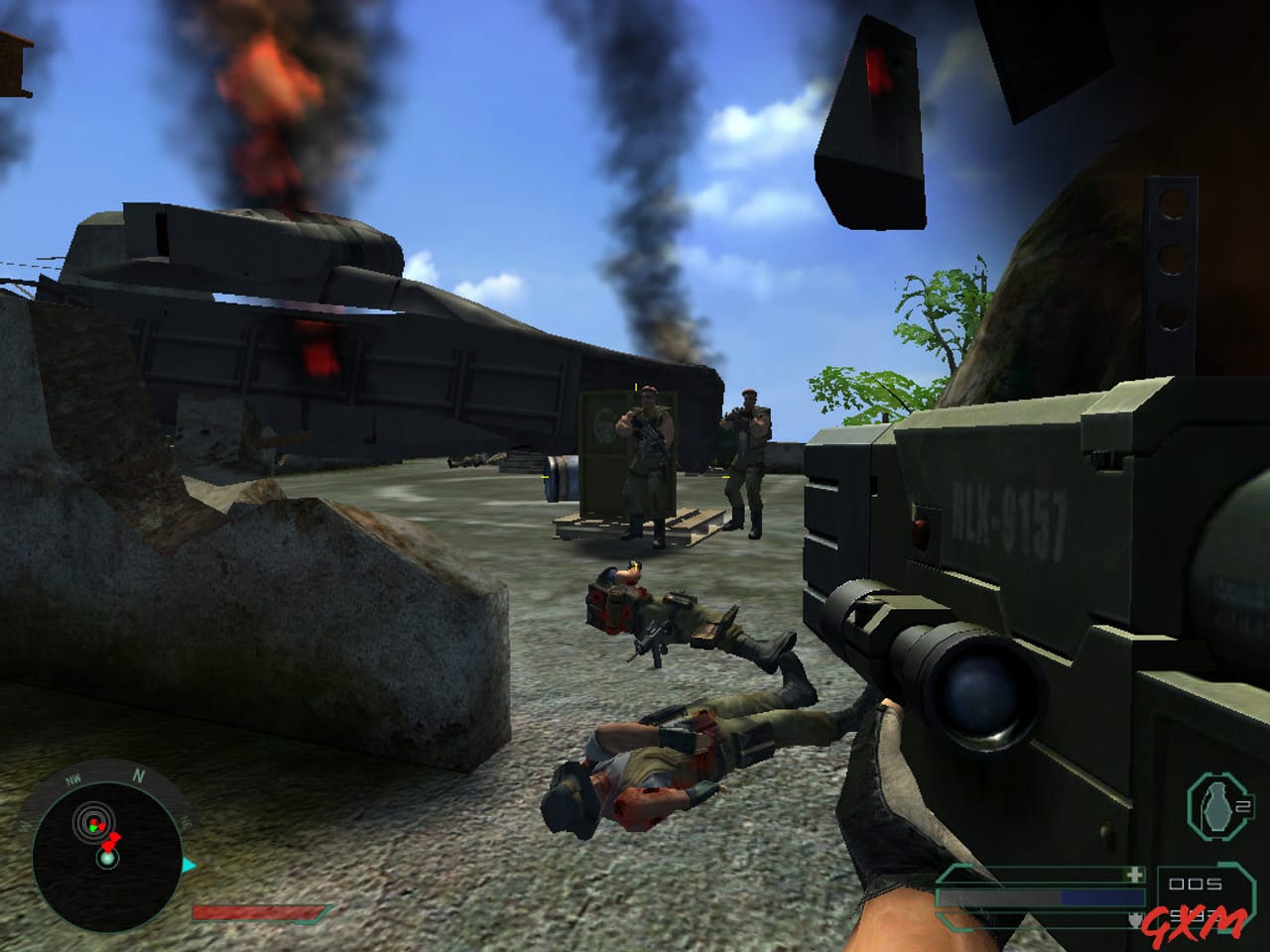Click the empty stamina bar above the armor bar

click(x=1022, y=876)
